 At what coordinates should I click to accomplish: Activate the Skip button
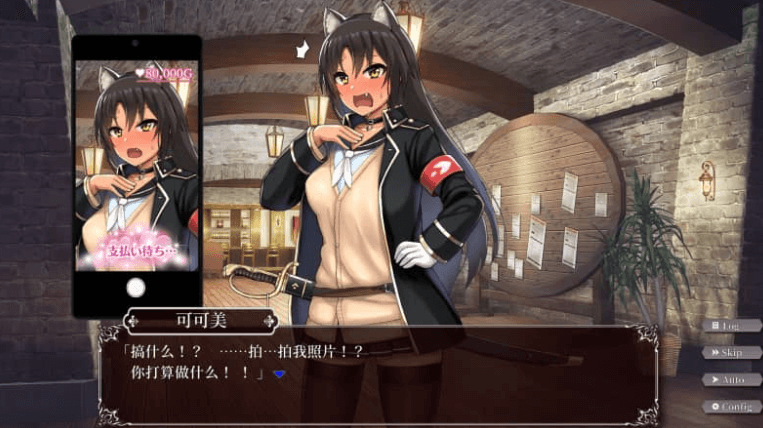click(x=731, y=352)
